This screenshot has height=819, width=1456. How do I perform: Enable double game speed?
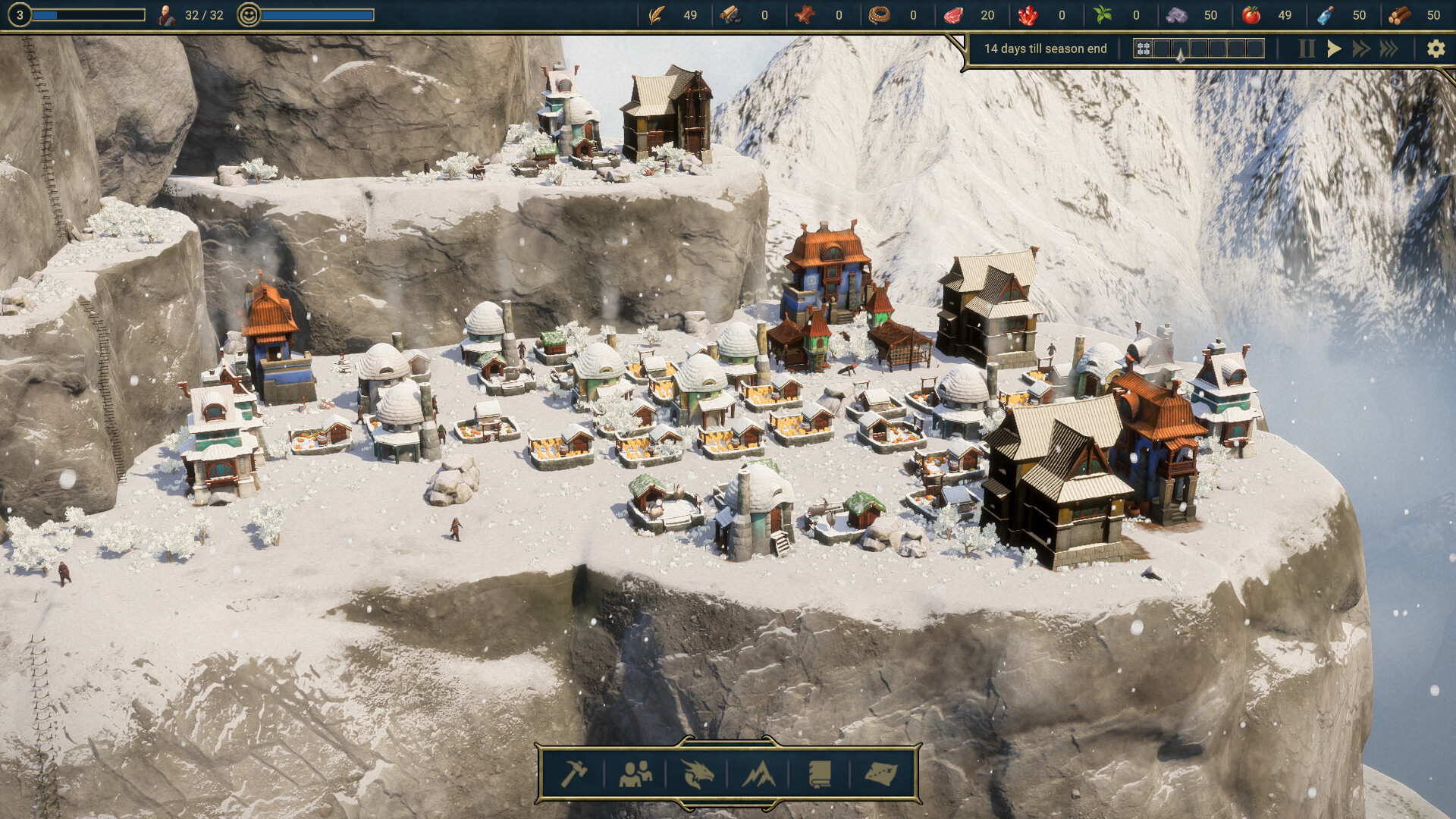(x=1361, y=48)
